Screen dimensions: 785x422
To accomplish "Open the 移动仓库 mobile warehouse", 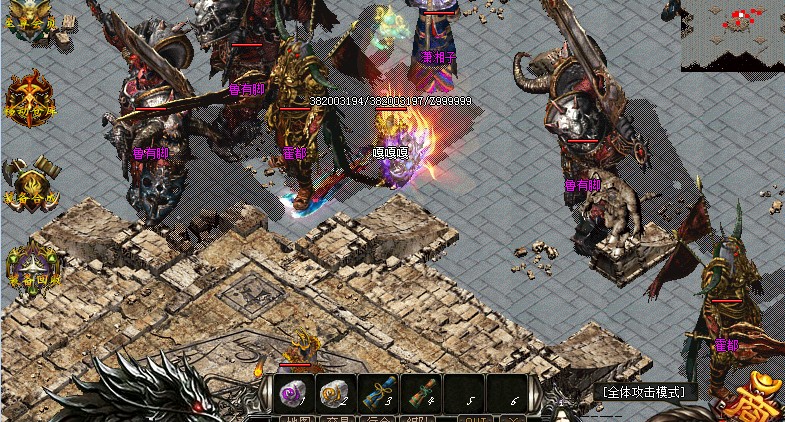I will tap(28, 101).
